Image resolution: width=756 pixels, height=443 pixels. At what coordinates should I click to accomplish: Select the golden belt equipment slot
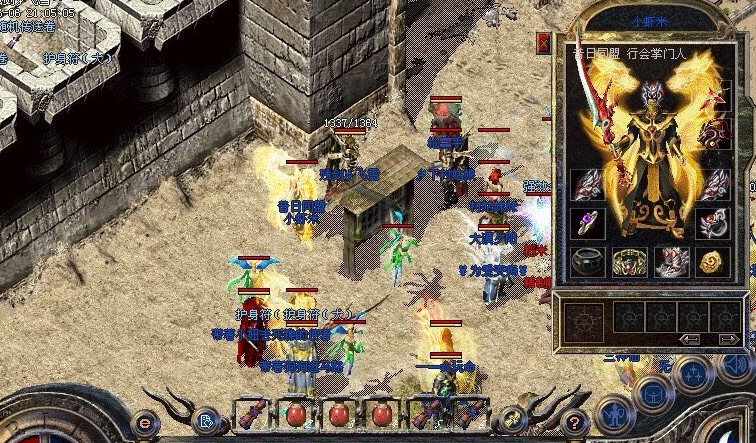point(628,262)
